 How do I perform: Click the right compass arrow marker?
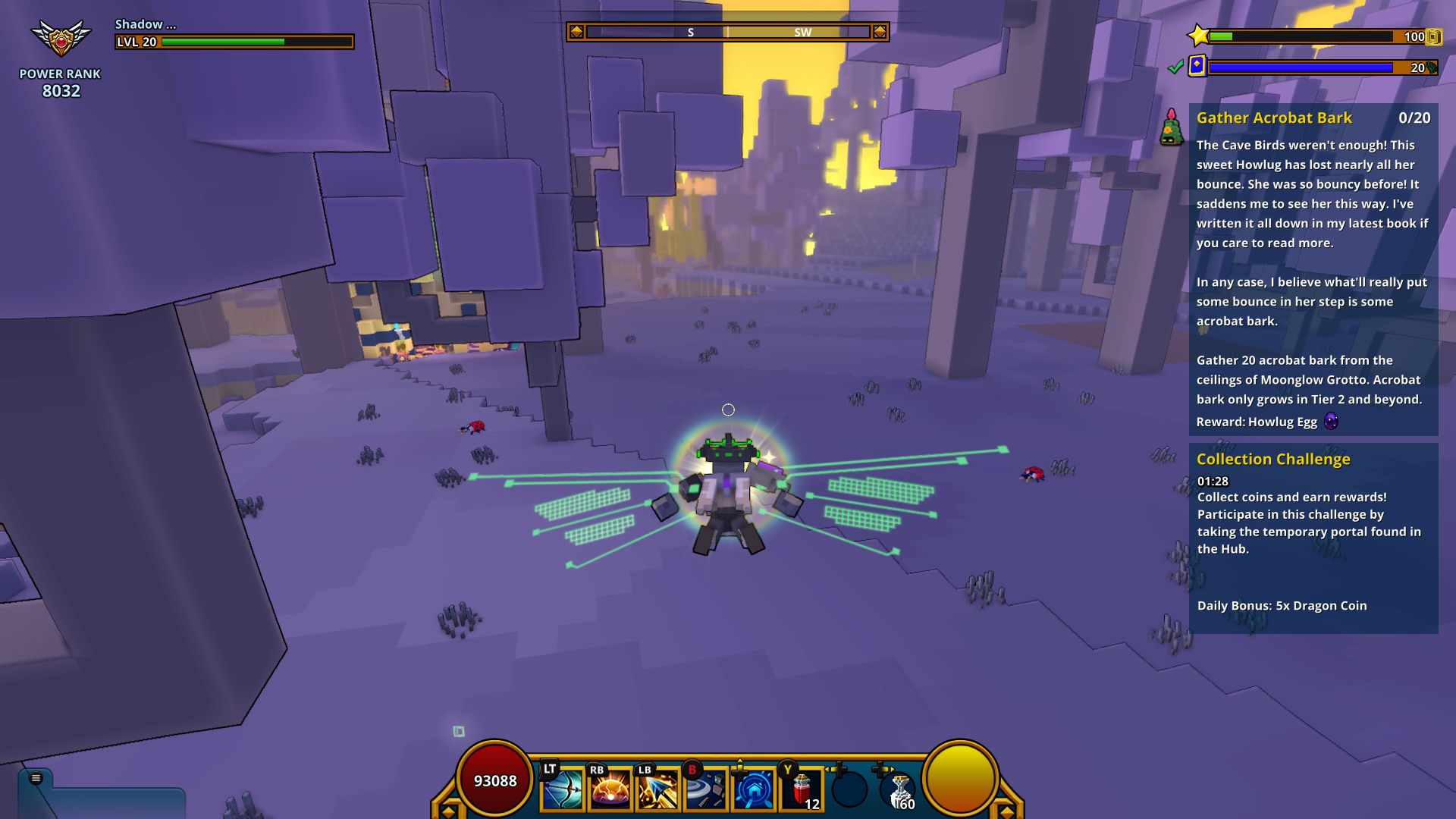click(x=880, y=32)
